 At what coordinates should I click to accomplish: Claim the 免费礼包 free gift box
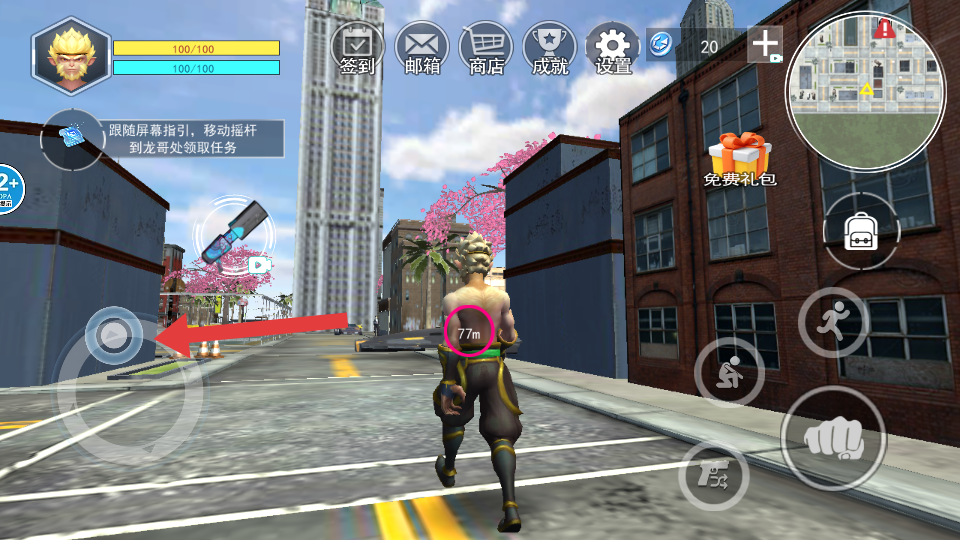click(x=739, y=160)
